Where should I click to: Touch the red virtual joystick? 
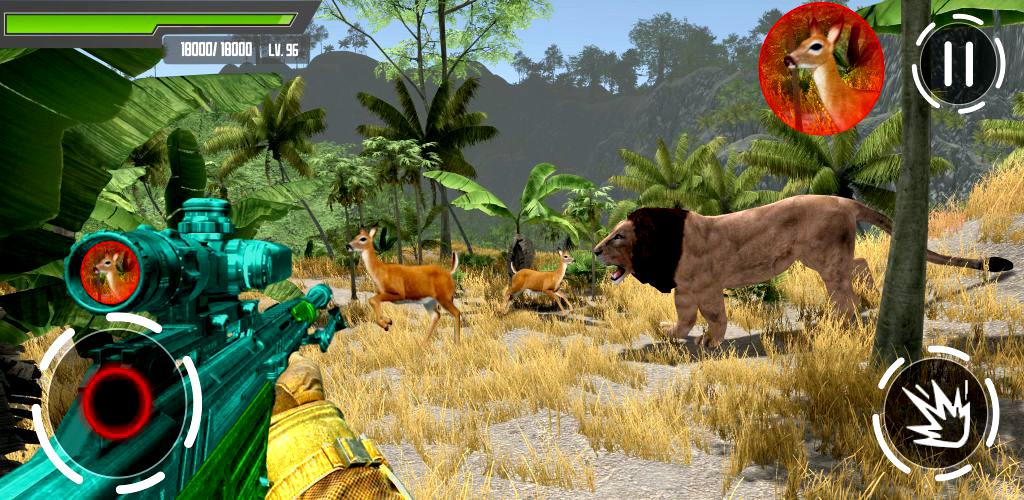click(x=116, y=401)
